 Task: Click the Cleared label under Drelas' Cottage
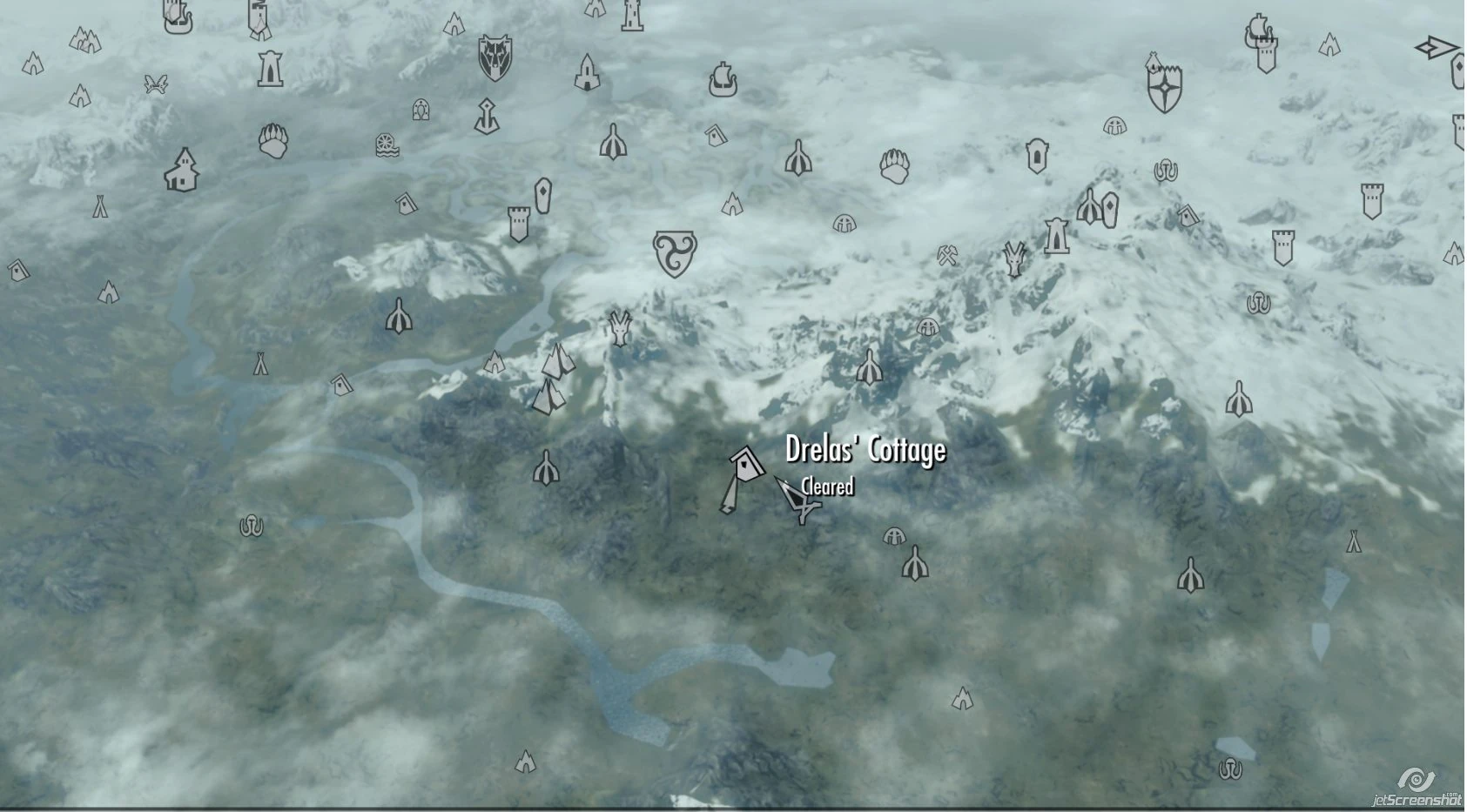824,488
